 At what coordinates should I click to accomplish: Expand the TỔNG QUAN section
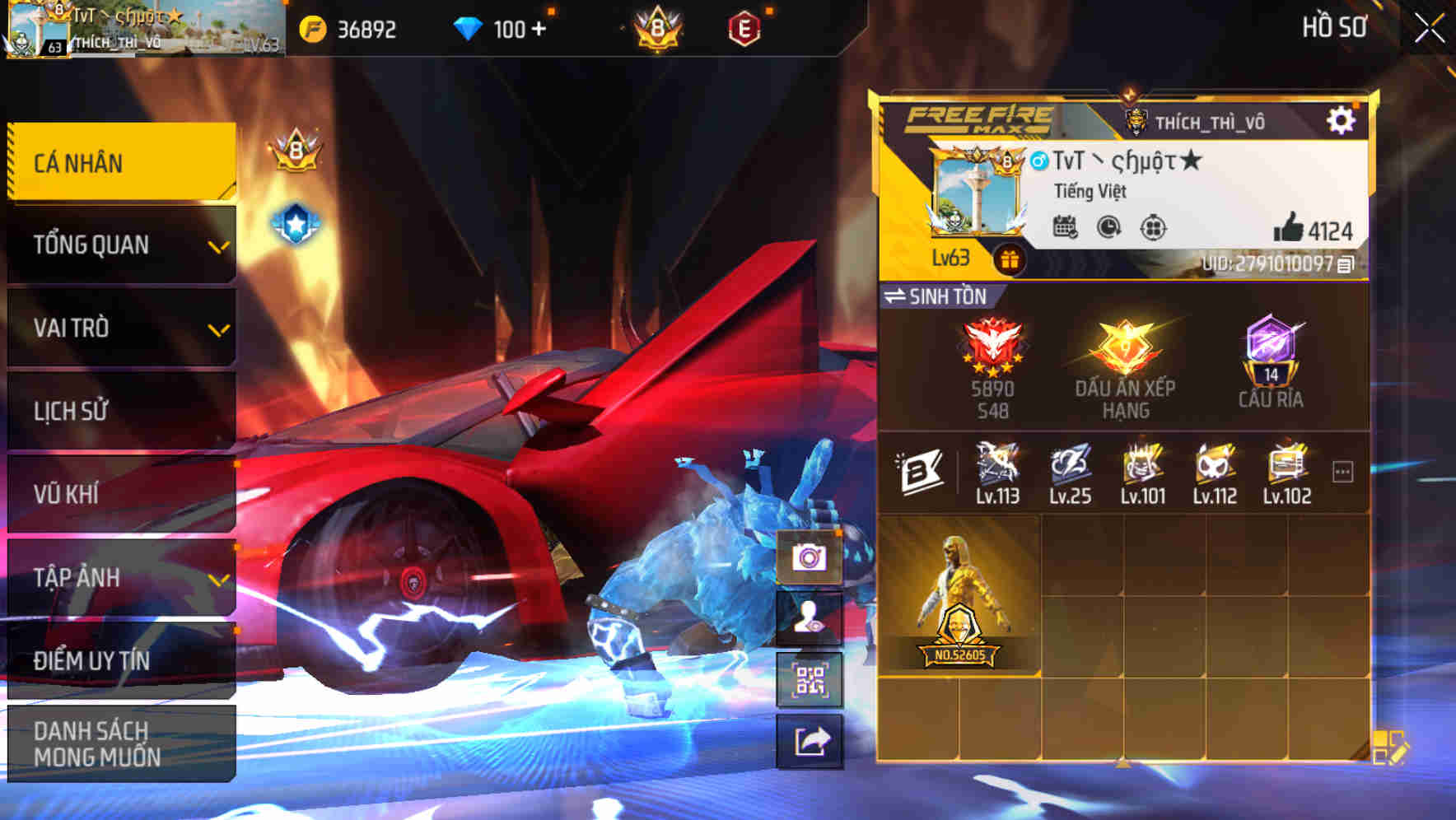120,245
